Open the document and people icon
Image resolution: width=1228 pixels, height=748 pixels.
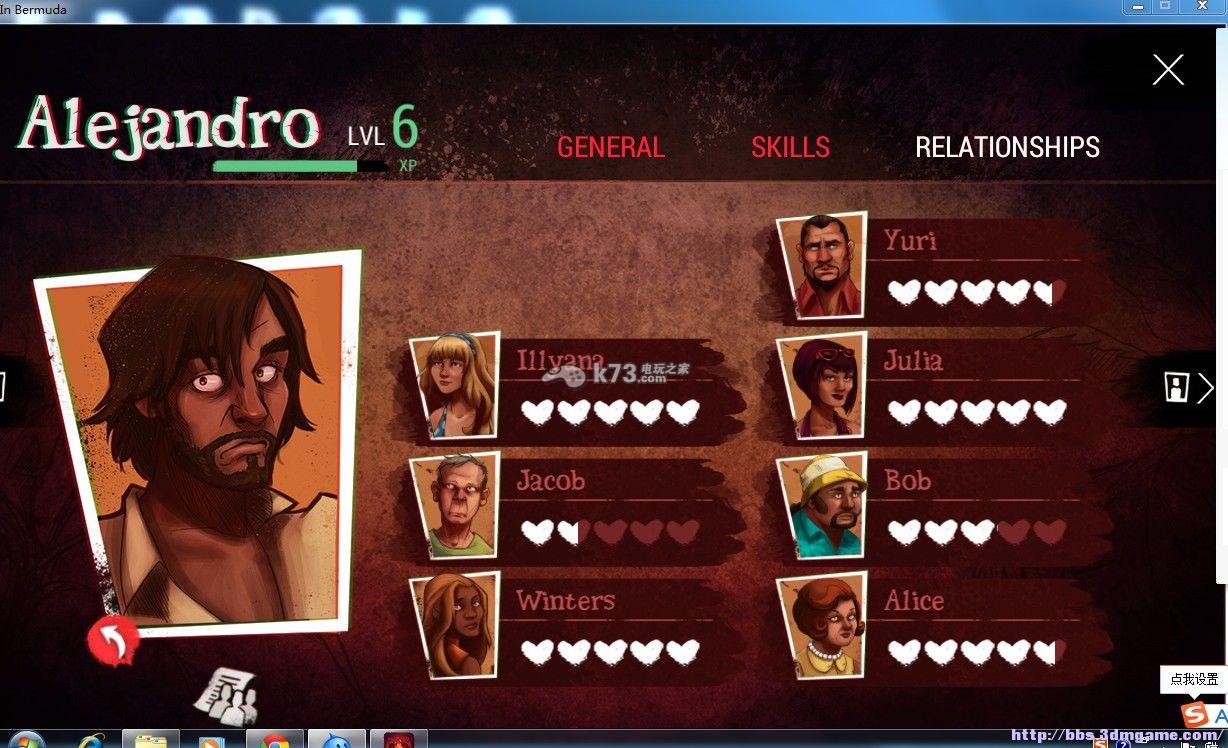pos(226,694)
